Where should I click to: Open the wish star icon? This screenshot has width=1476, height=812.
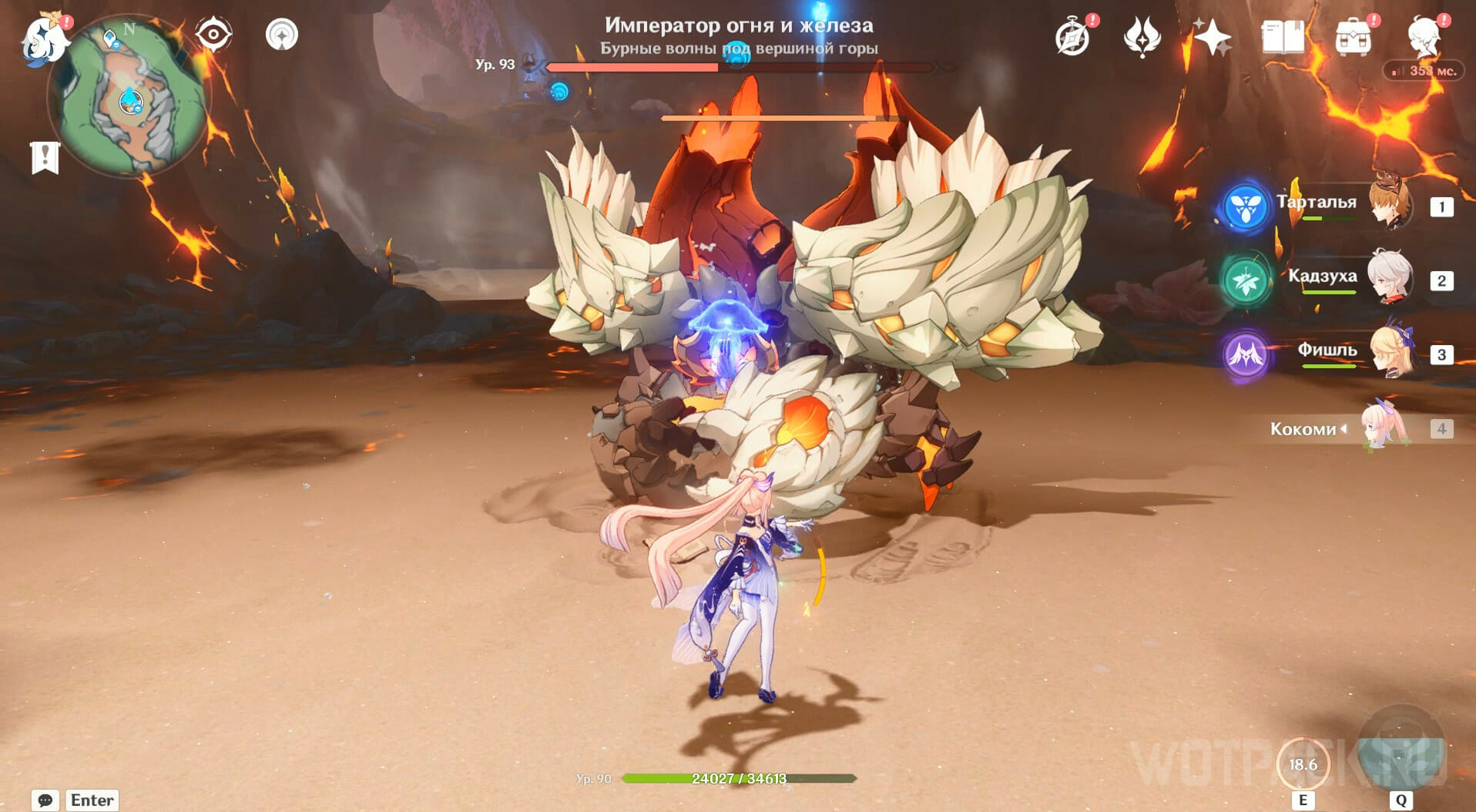(1211, 37)
